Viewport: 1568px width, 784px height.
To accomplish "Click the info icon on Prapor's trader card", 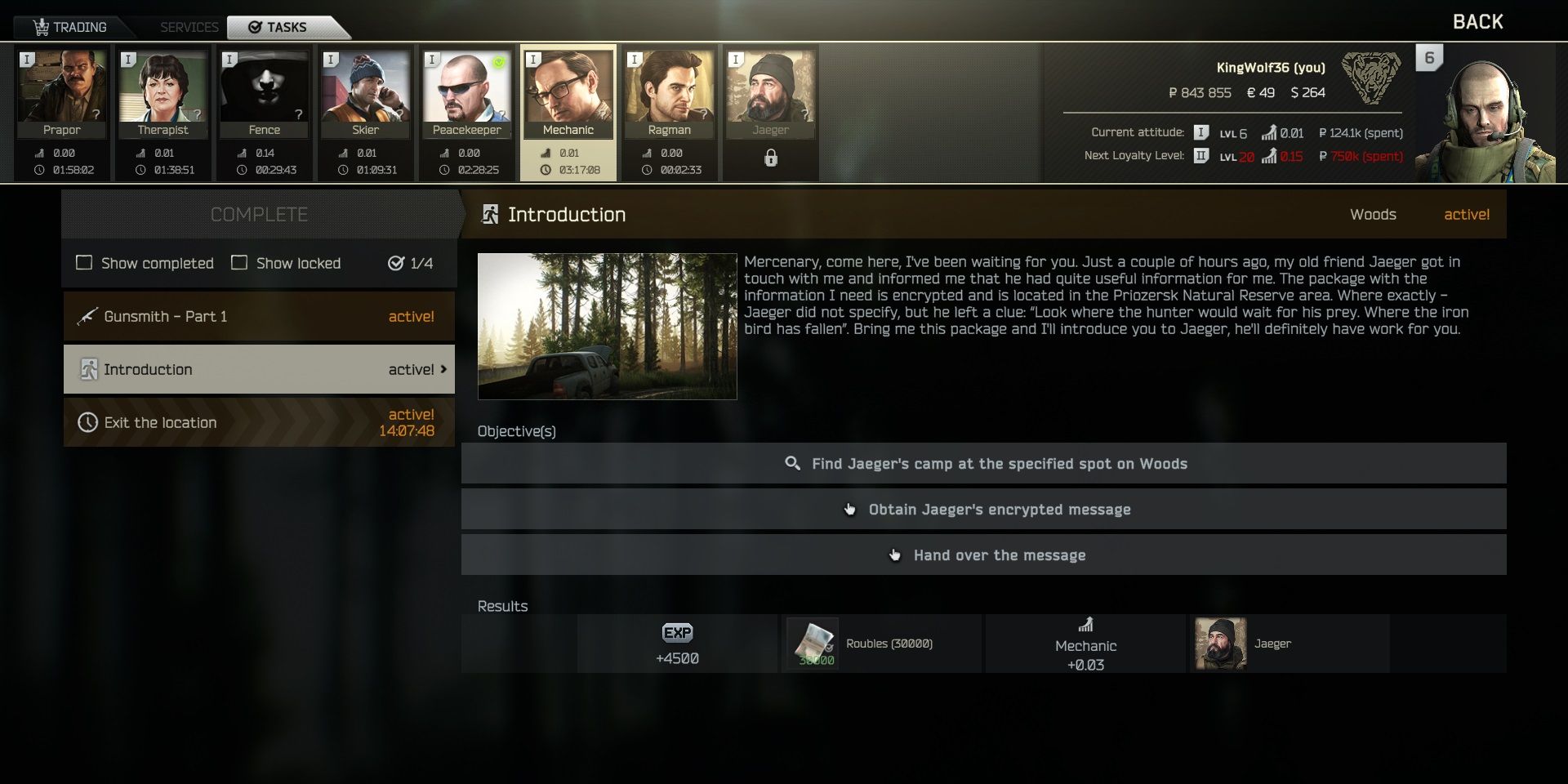I will (29, 58).
